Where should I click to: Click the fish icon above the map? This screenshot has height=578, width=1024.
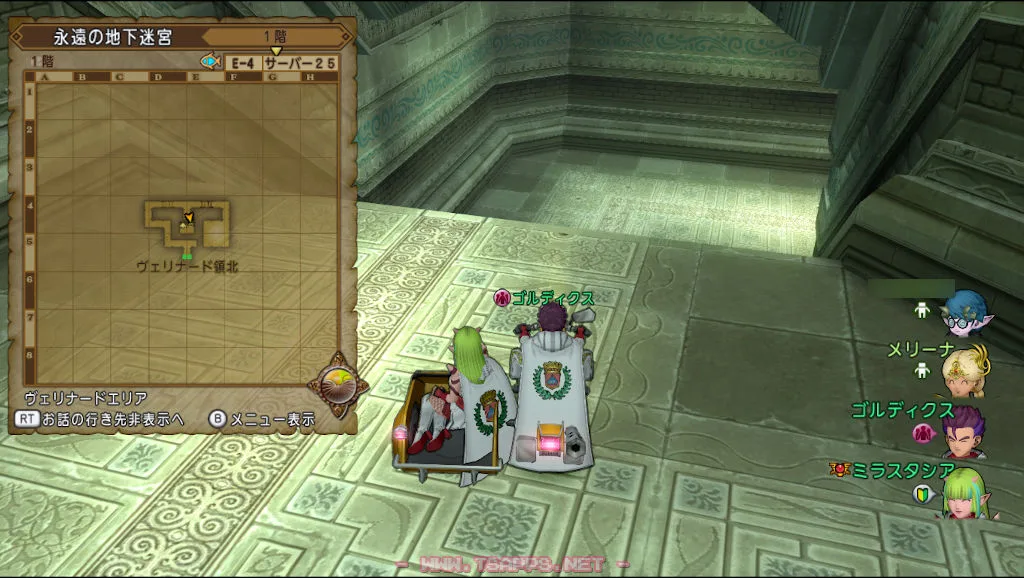tap(210, 62)
